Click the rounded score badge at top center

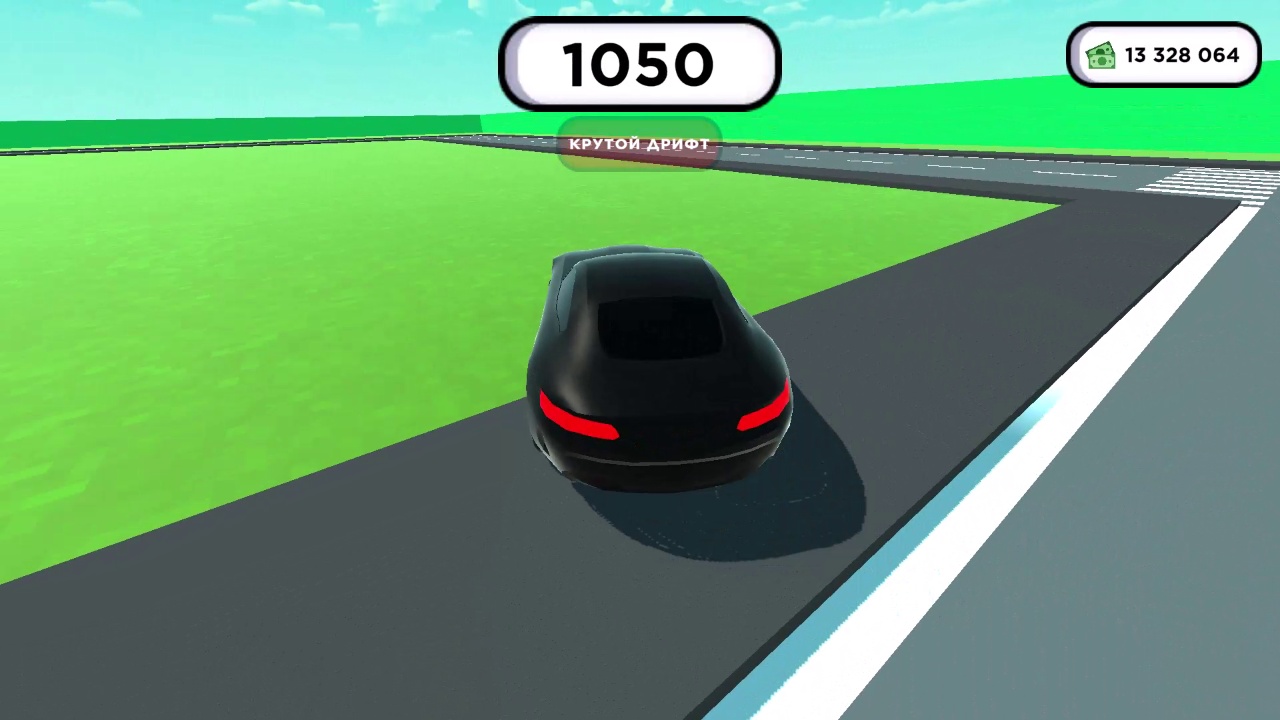pyautogui.click(x=640, y=64)
